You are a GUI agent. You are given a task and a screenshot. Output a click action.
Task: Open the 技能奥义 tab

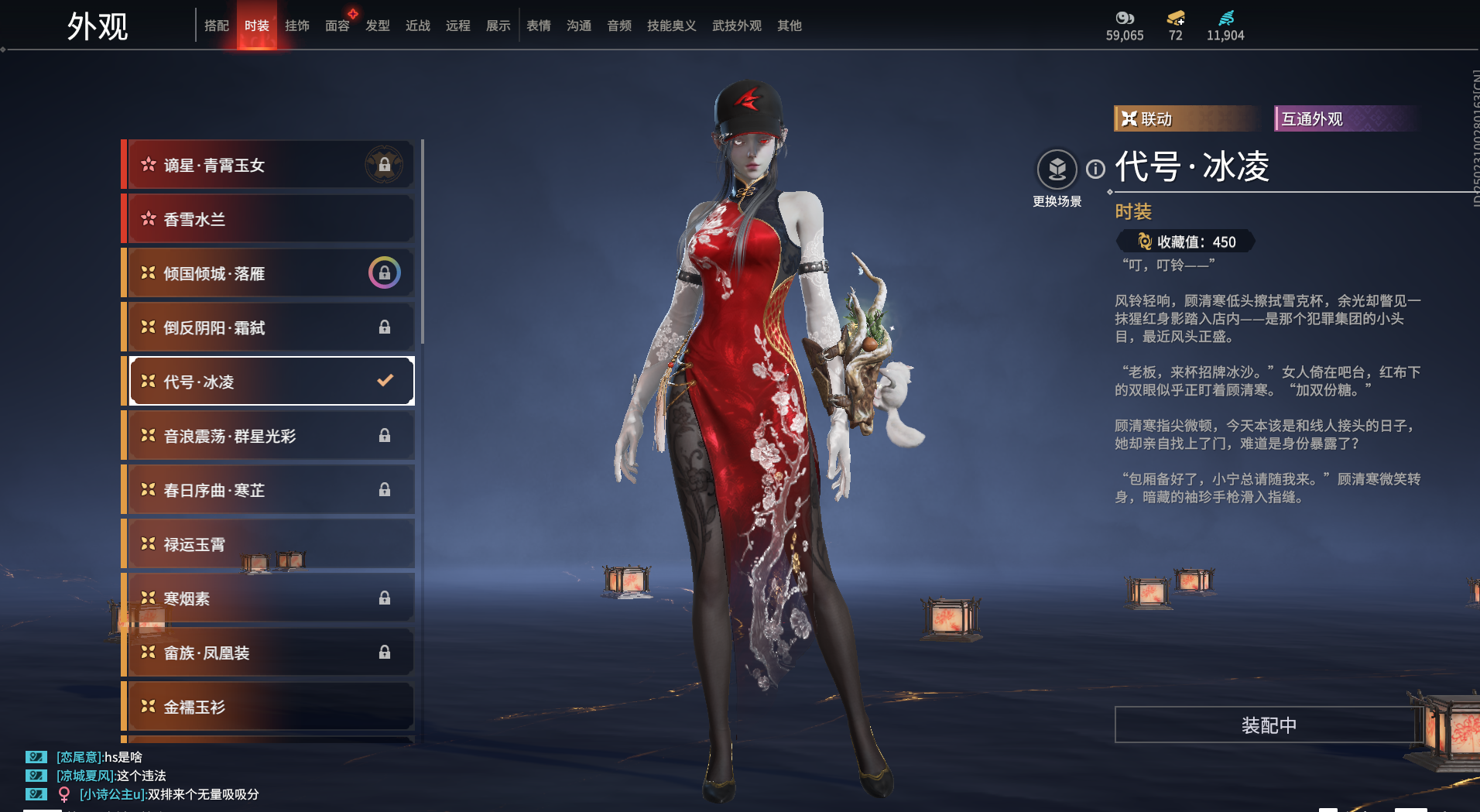671,26
